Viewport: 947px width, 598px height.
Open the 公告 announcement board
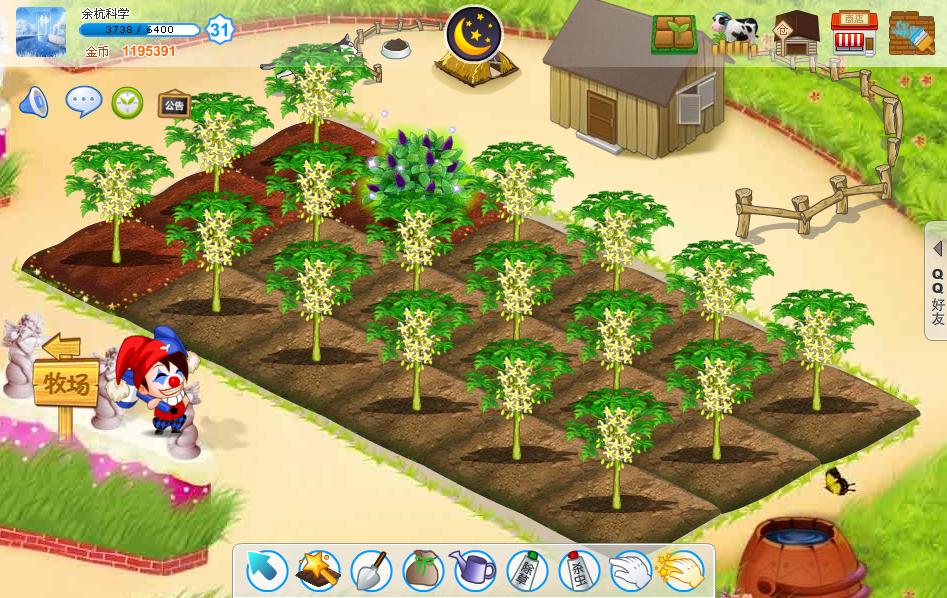pos(174,103)
